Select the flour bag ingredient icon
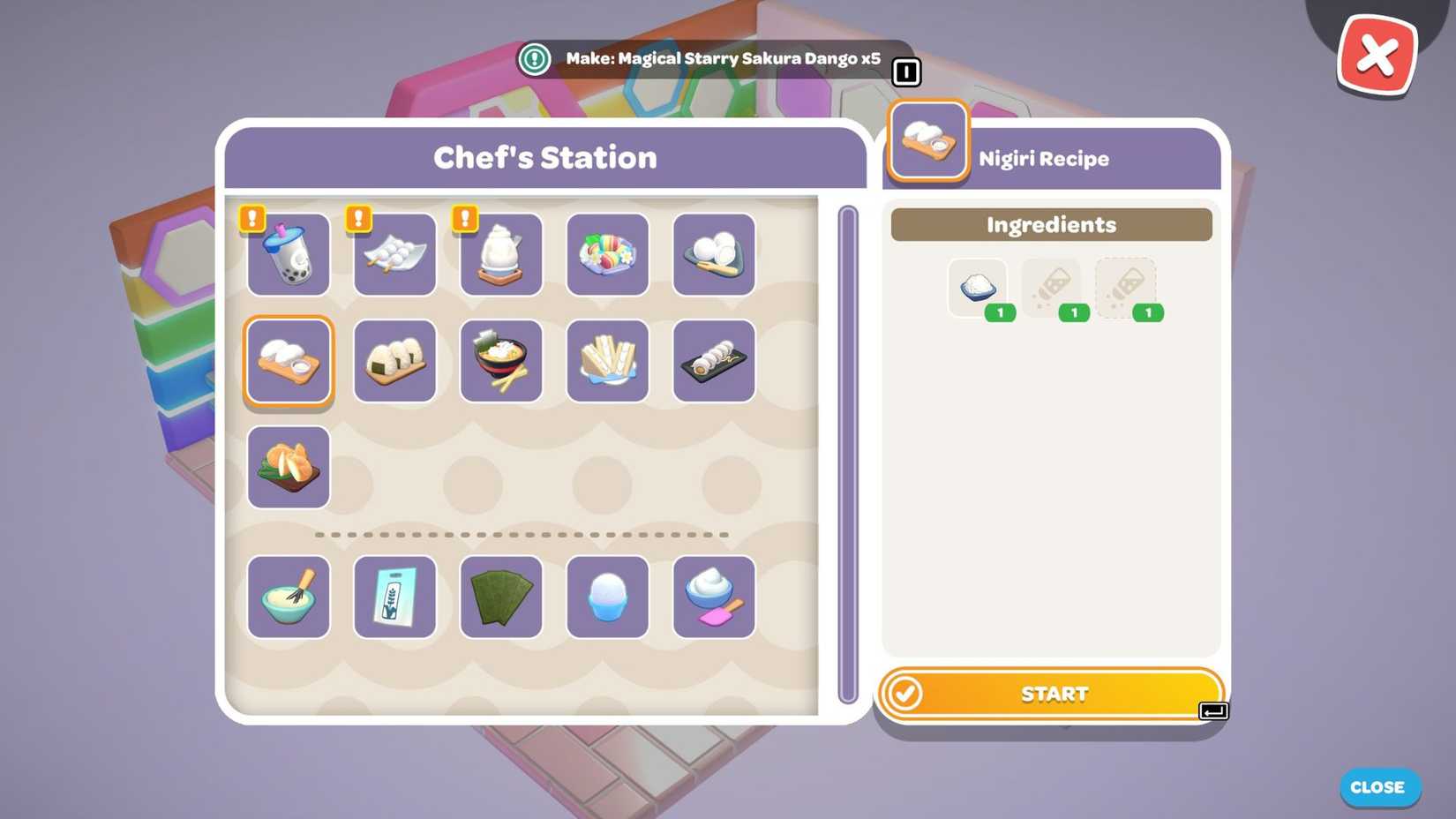 (x=394, y=597)
